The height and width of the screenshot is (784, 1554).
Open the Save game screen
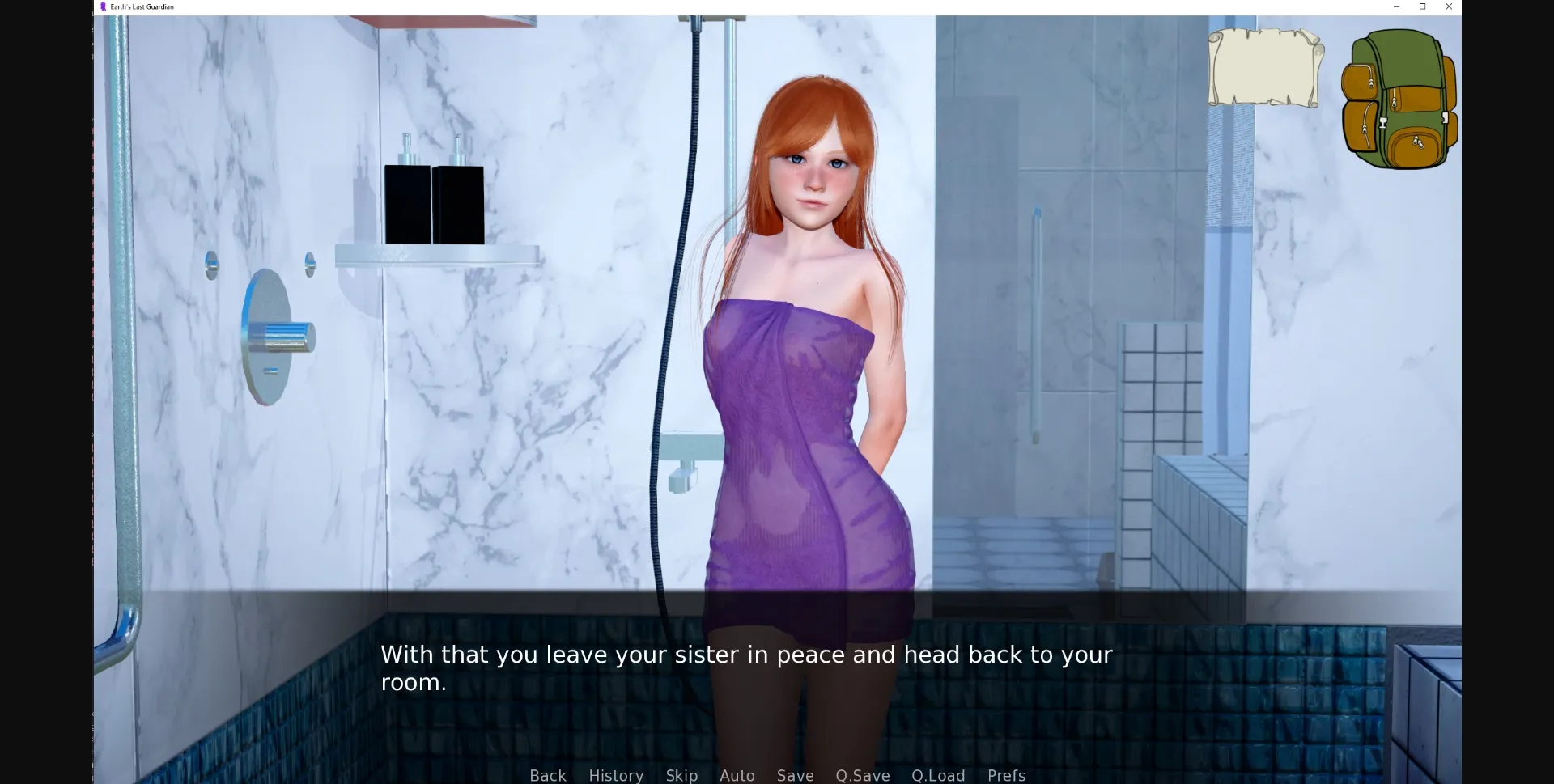[794, 775]
